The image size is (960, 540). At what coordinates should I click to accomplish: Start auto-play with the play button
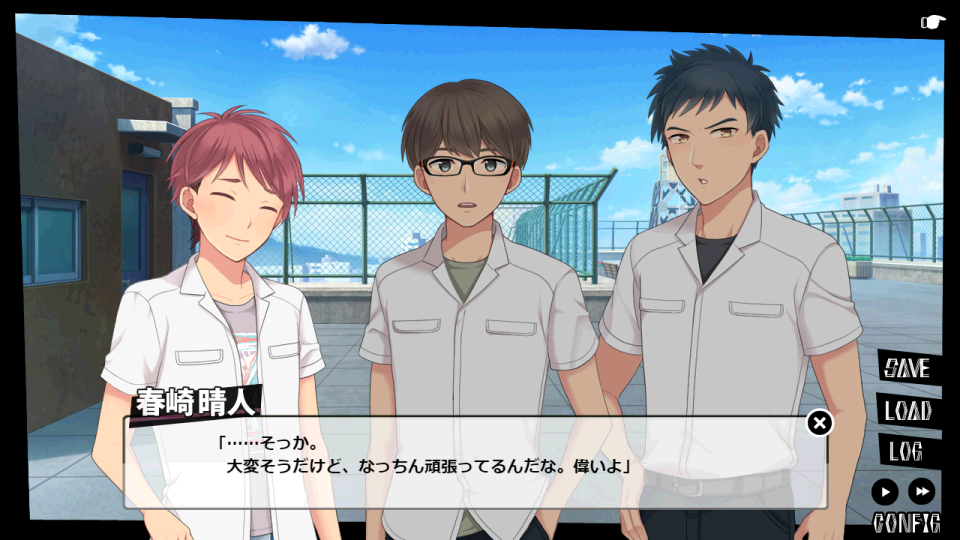click(x=884, y=491)
